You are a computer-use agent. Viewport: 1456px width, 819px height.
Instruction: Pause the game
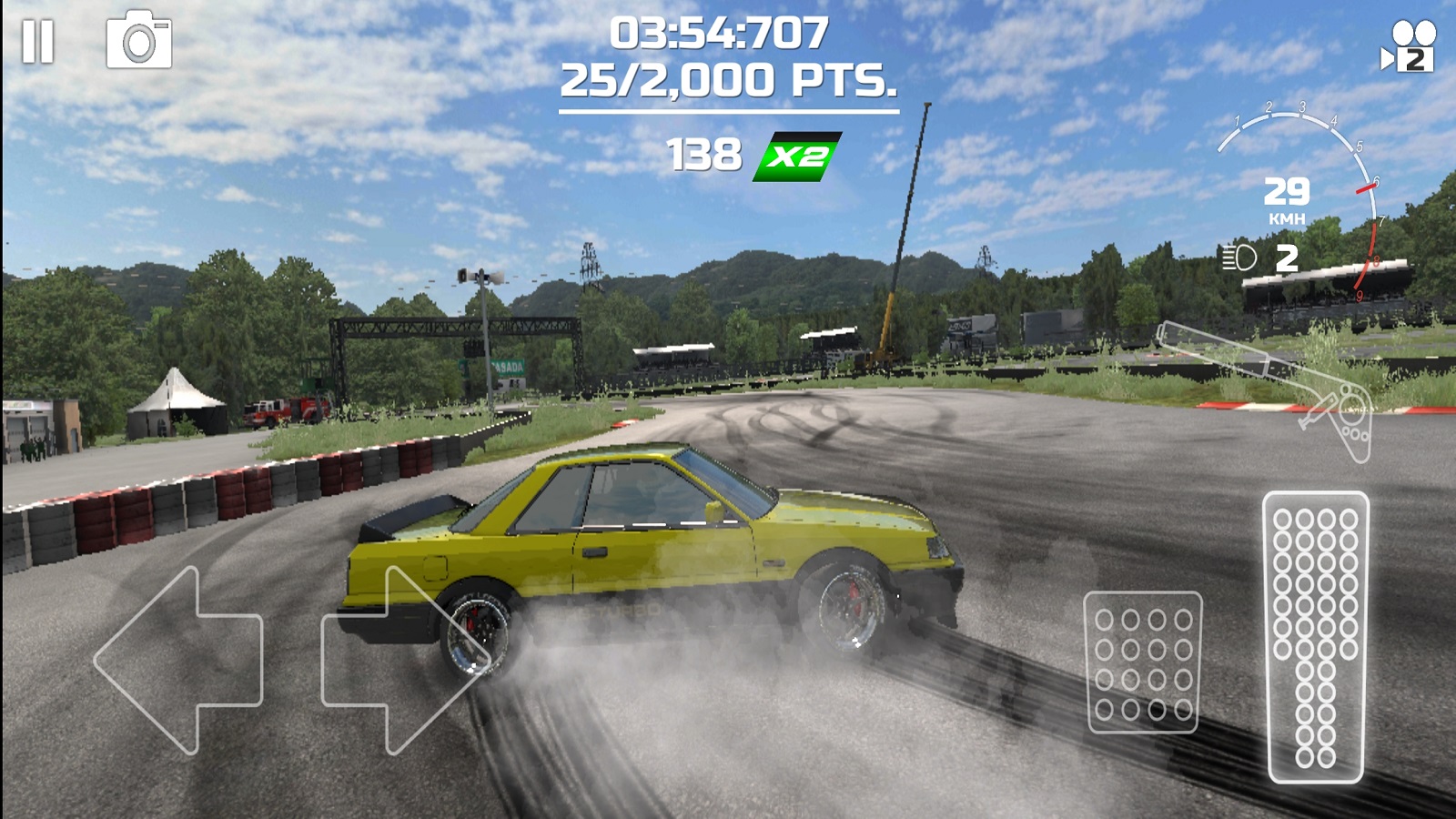pos(38,42)
